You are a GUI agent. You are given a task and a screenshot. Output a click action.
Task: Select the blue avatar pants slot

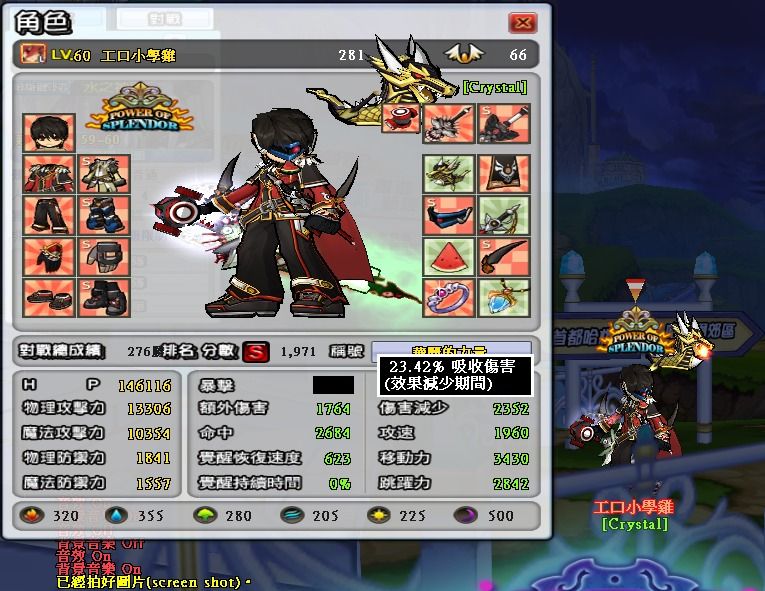coord(105,215)
